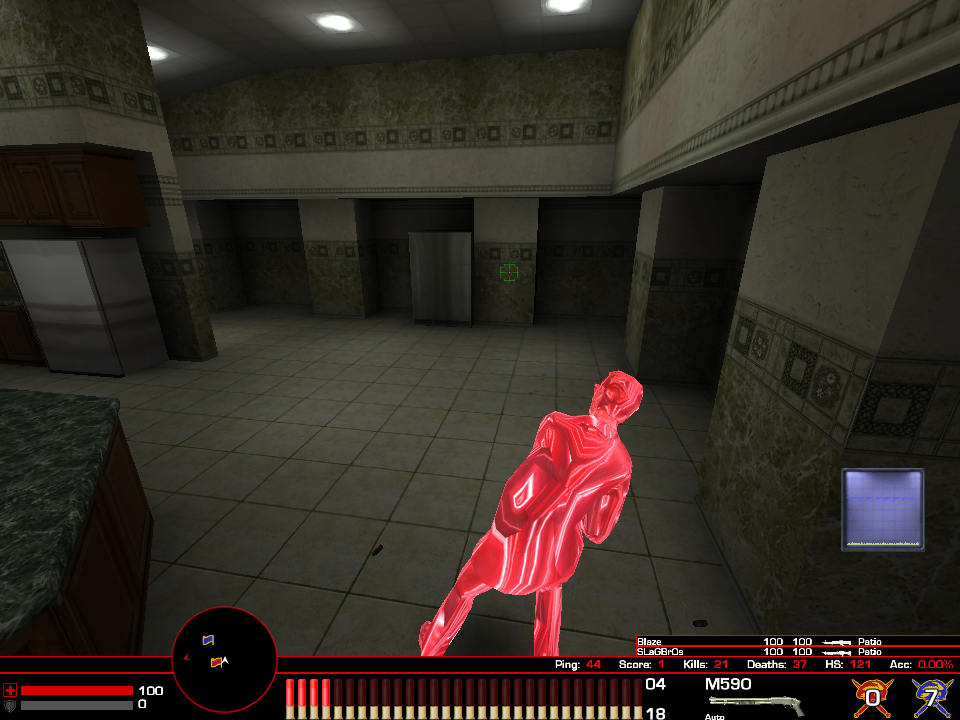Select Blaze in the teammate list

pyautogui.click(x=651, y=641)
